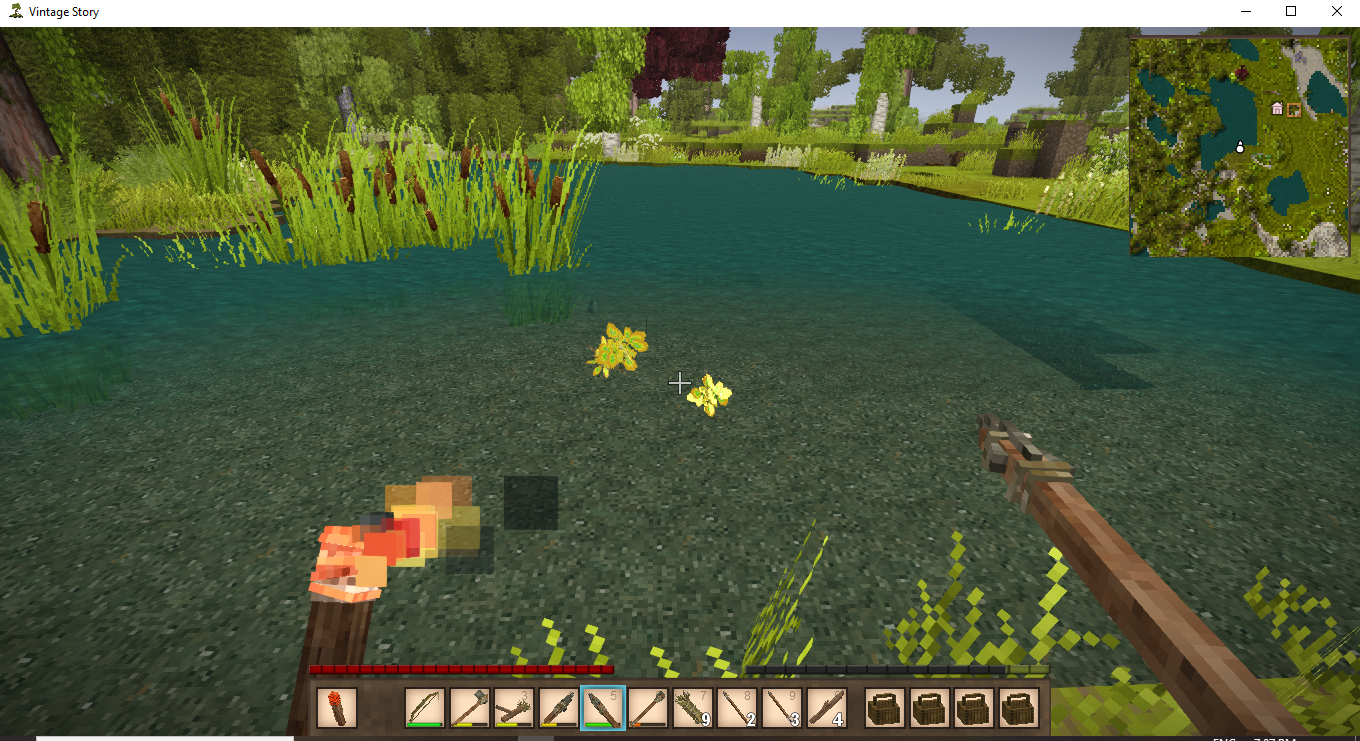Switch to the tool in hotbar slot 6
This screenshot has width=1360, height=741.
click(x=647, y=708)
